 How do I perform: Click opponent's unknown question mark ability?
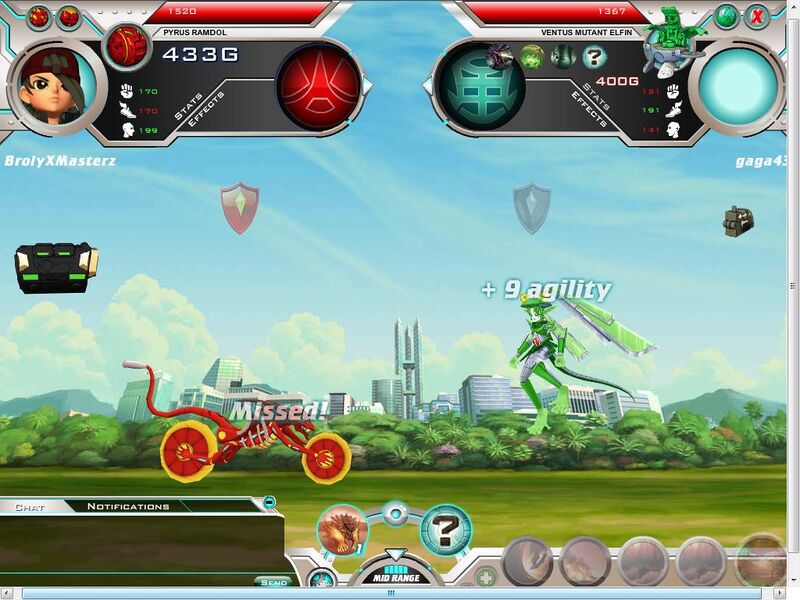594,57
